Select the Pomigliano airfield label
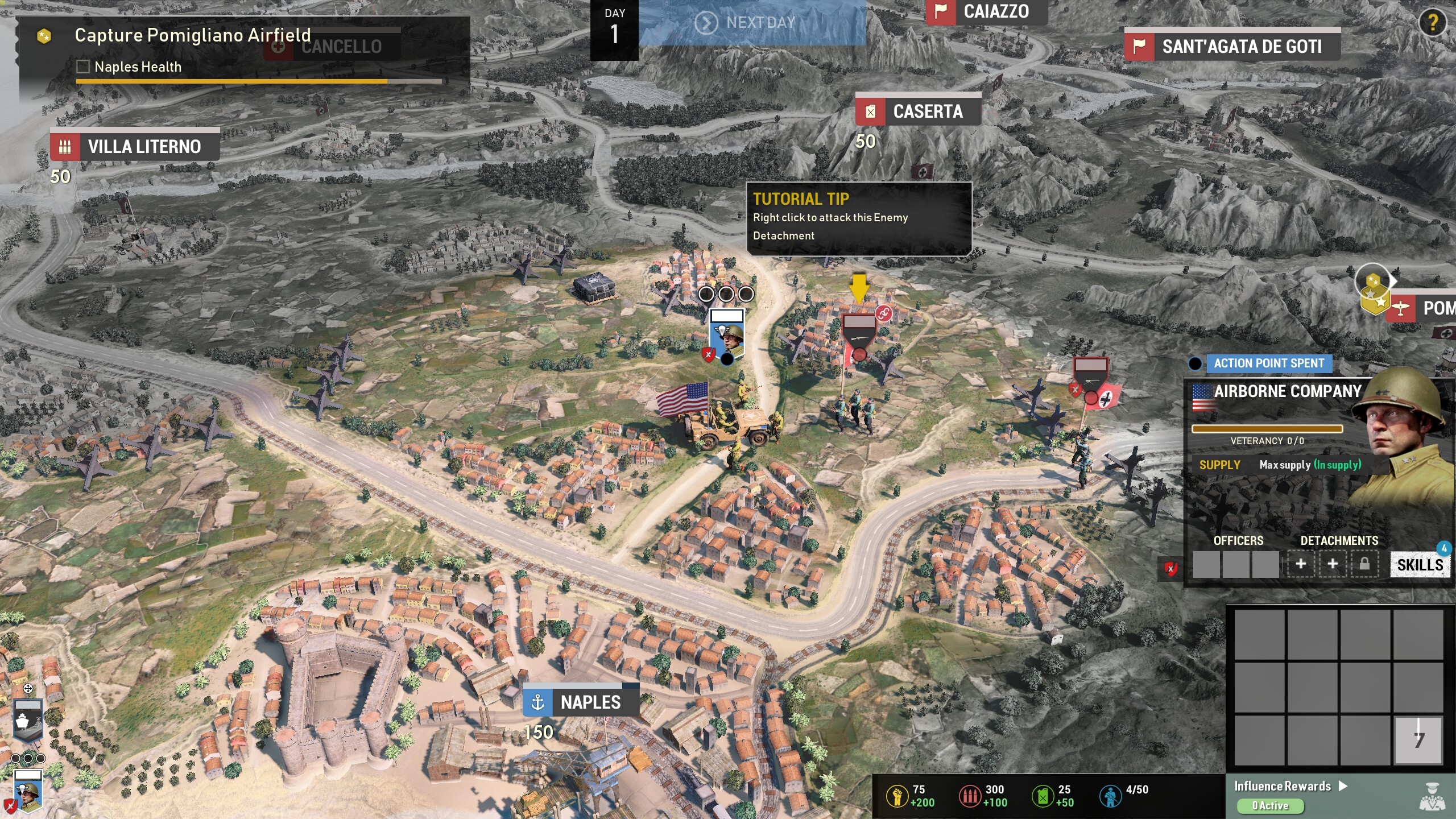1456x819 pixels. click(x=1422, y=308)
